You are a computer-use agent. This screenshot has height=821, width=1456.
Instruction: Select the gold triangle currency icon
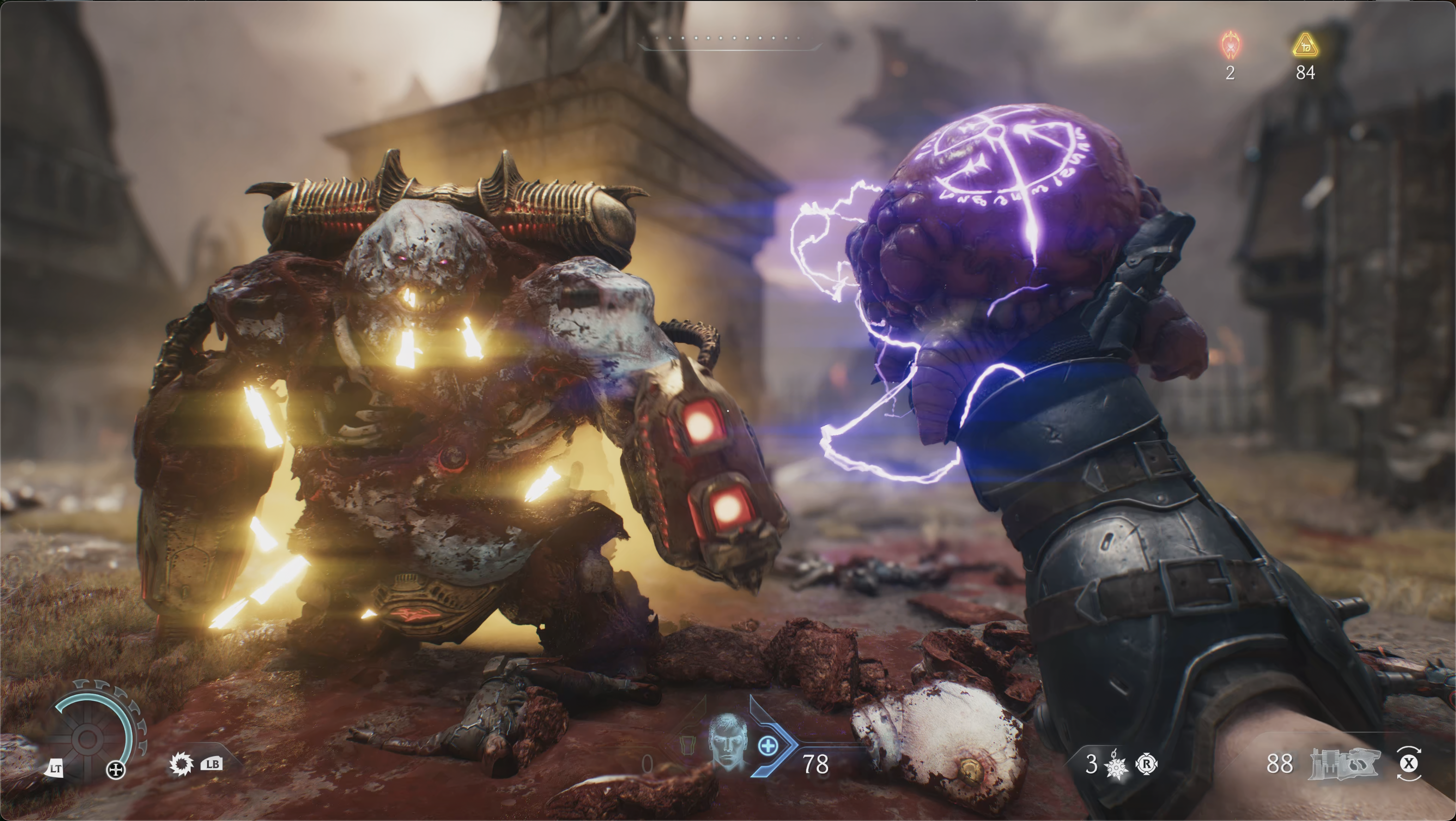point(1305,45)
